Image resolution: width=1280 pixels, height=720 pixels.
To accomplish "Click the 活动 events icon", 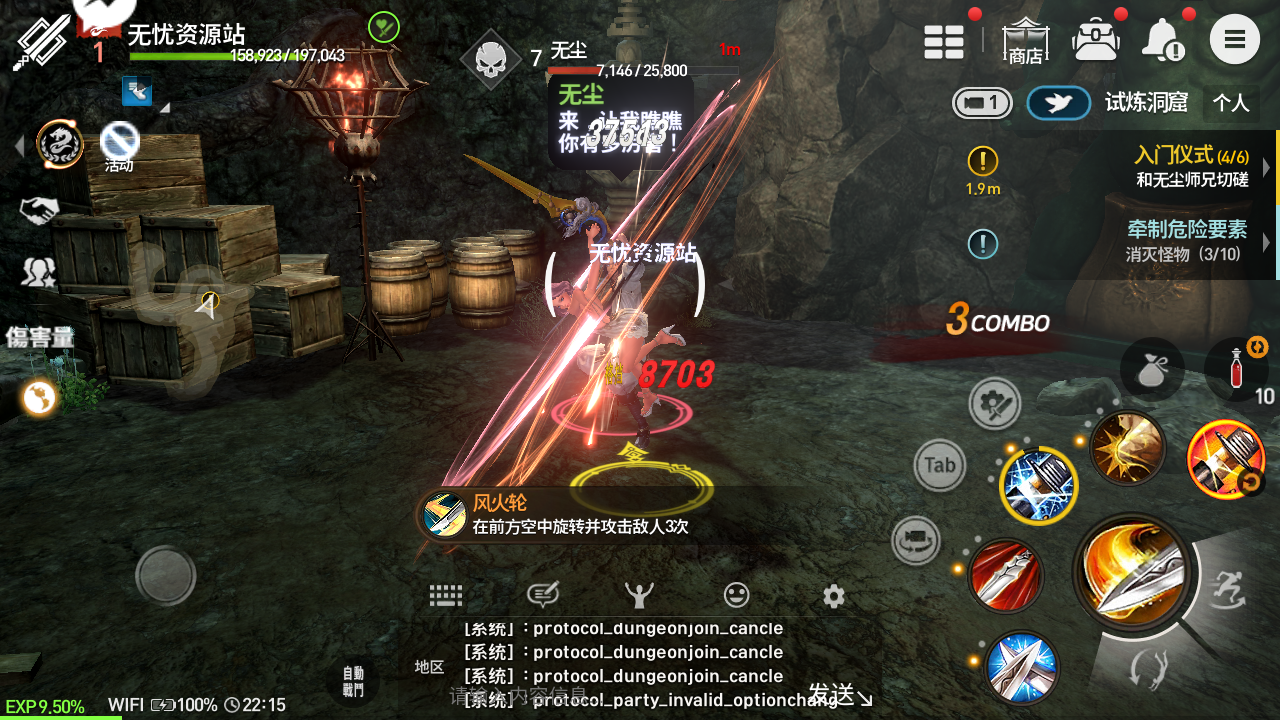I will coord(119,147).
